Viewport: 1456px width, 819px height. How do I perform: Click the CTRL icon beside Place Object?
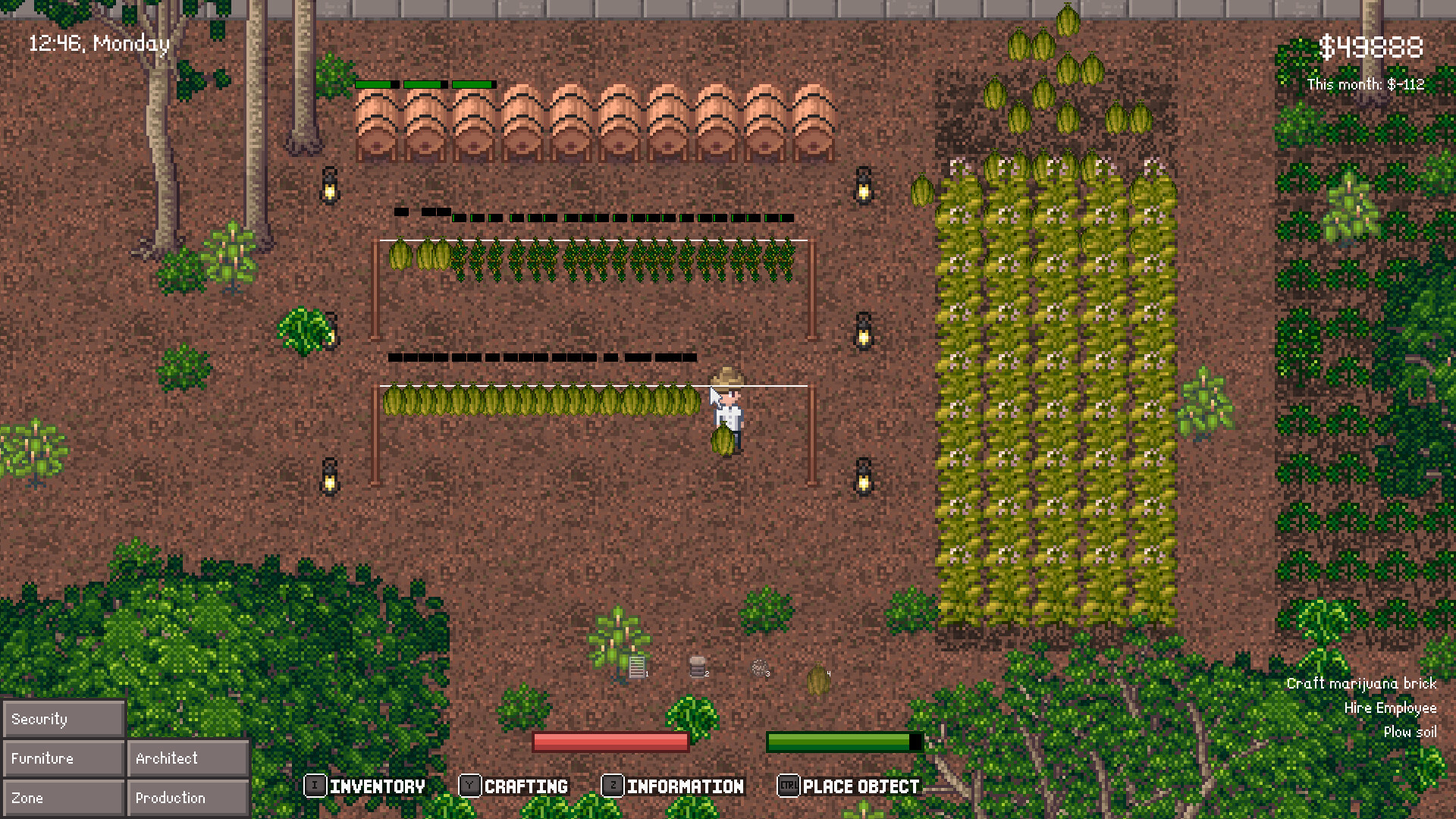click(x=789, y=786)
